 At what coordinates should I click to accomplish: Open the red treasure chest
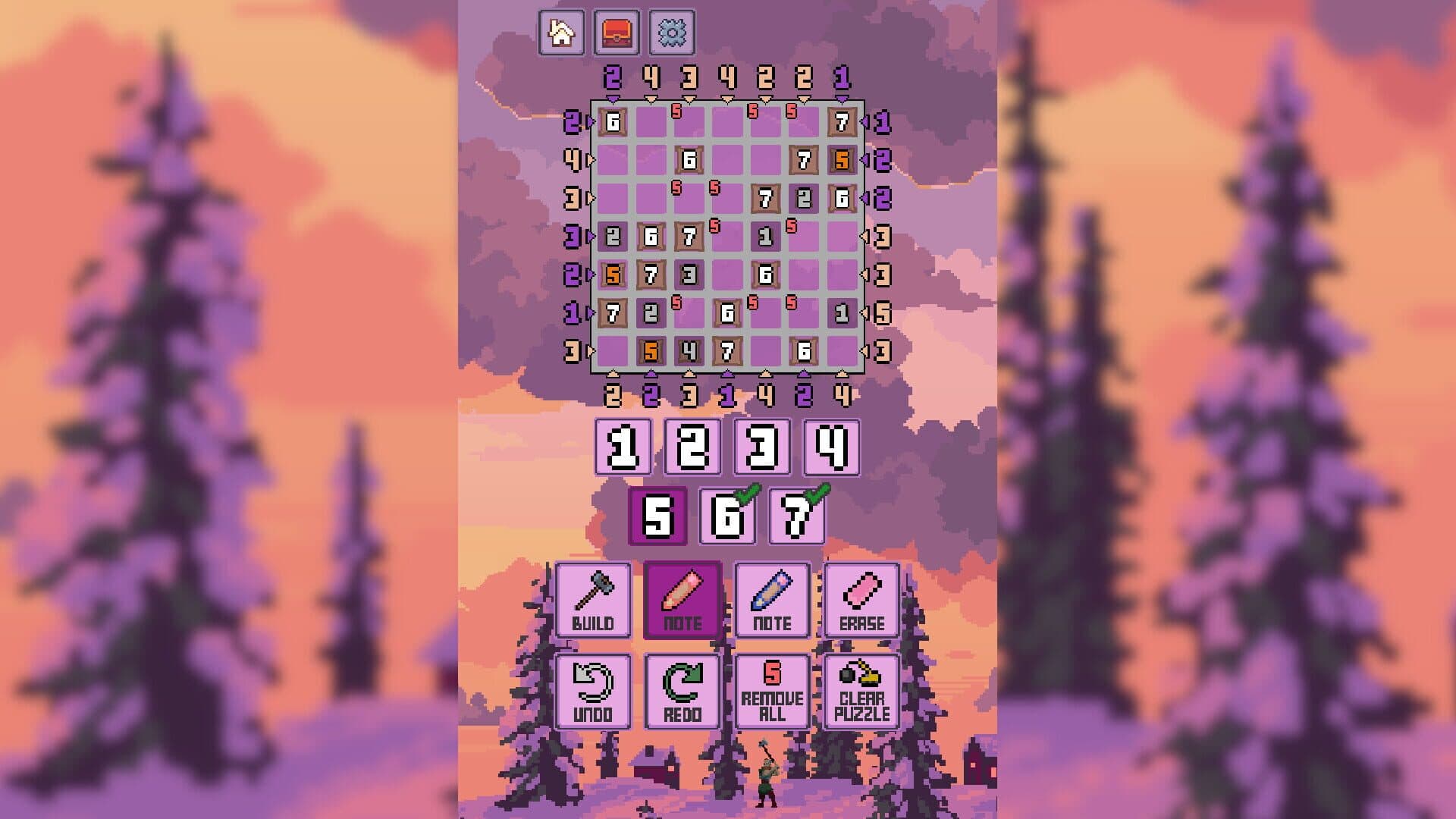617,33
